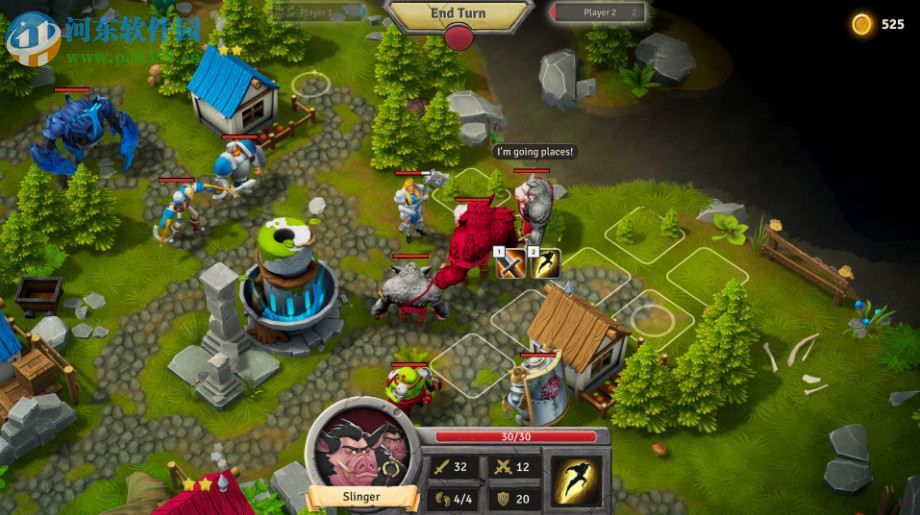Select the sword attack action icon
This screenshot has height=515, width=920.
[510, 263]
